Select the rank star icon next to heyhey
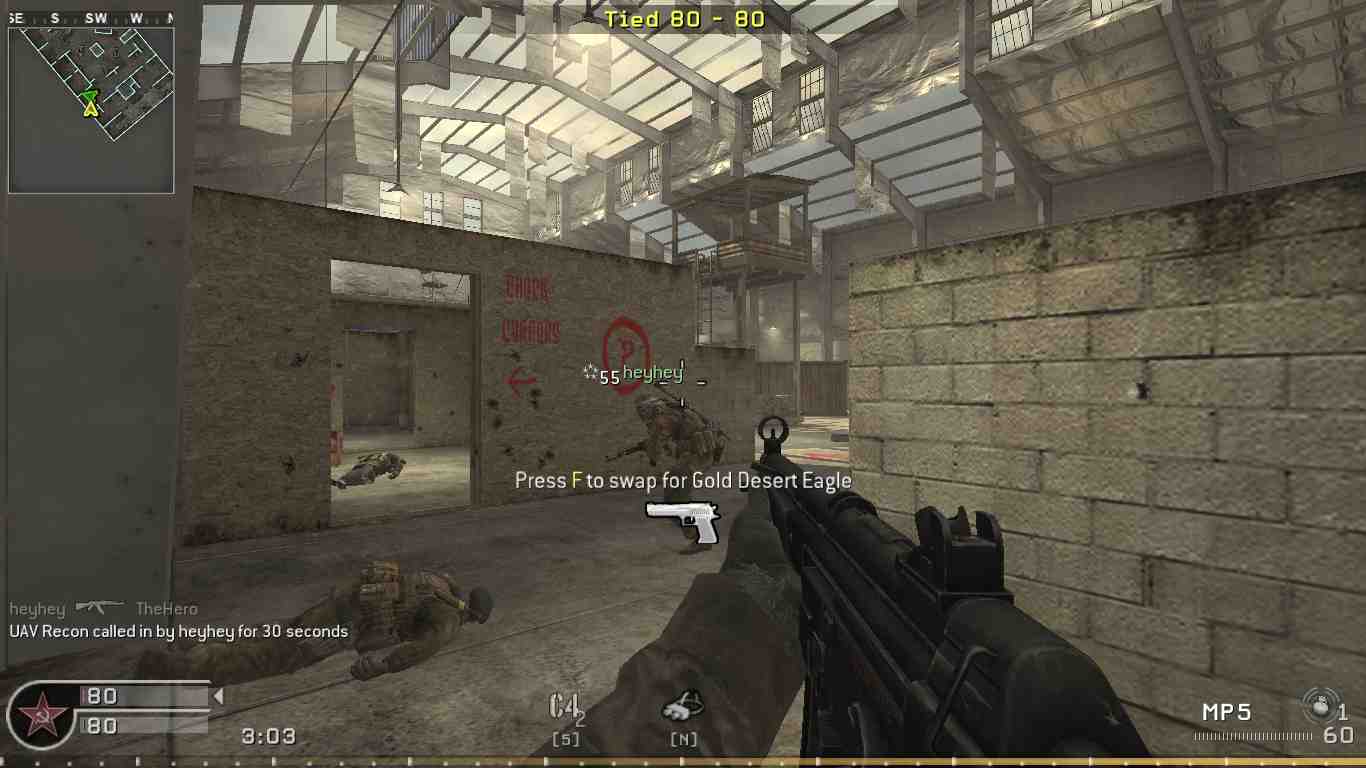The width and height of the screenshot is (1366, 768). (x=588, y=370)
